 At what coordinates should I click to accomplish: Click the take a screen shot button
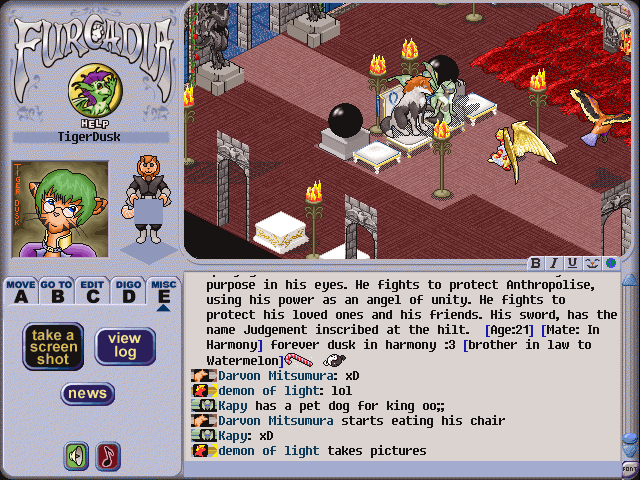point(52,346)
